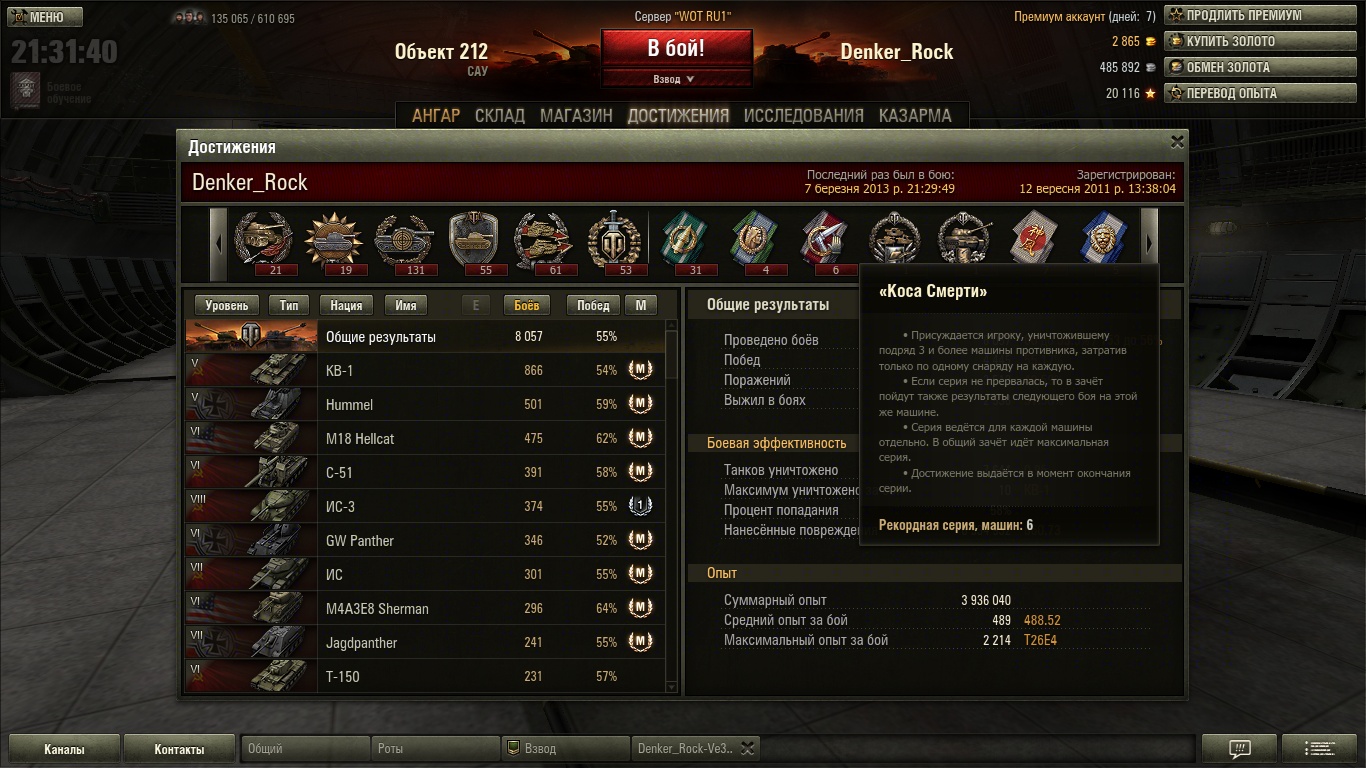Open the МЕНЮ main menu
This screenshot has height=768, width=1366.
coord(46,17)
